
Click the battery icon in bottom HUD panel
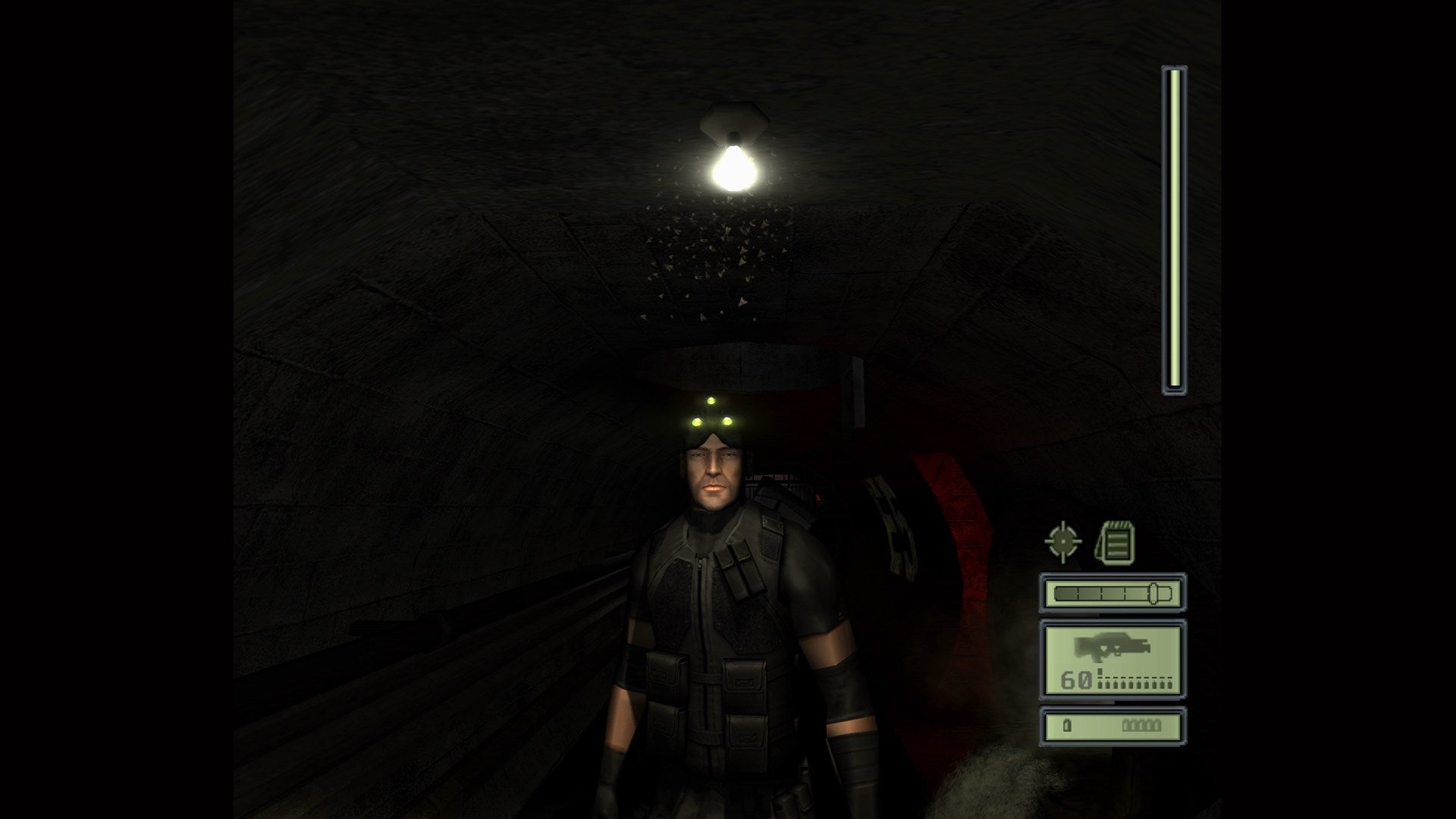(x=1068, y=726)
